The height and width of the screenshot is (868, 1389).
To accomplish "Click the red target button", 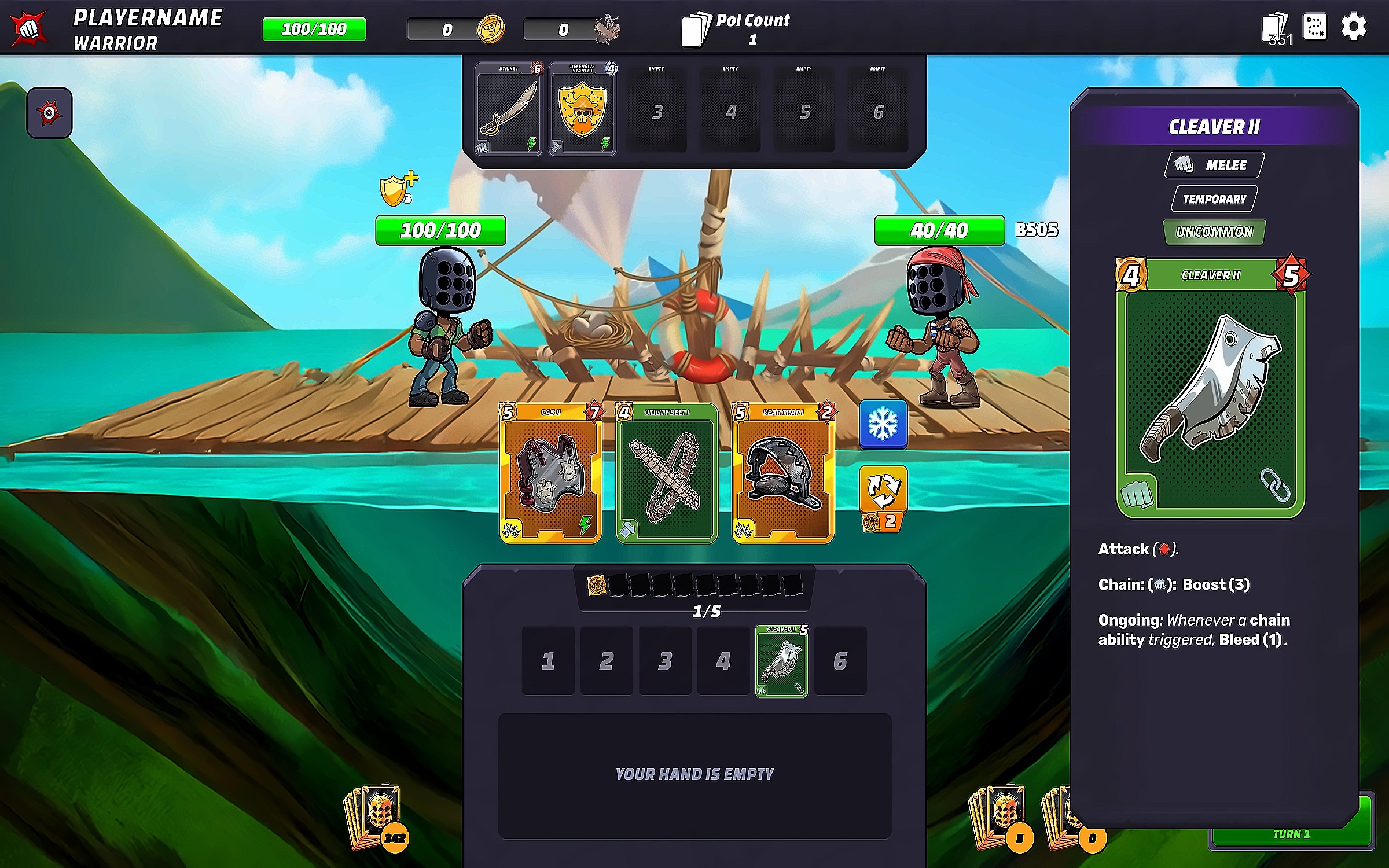I will point(49,113).
